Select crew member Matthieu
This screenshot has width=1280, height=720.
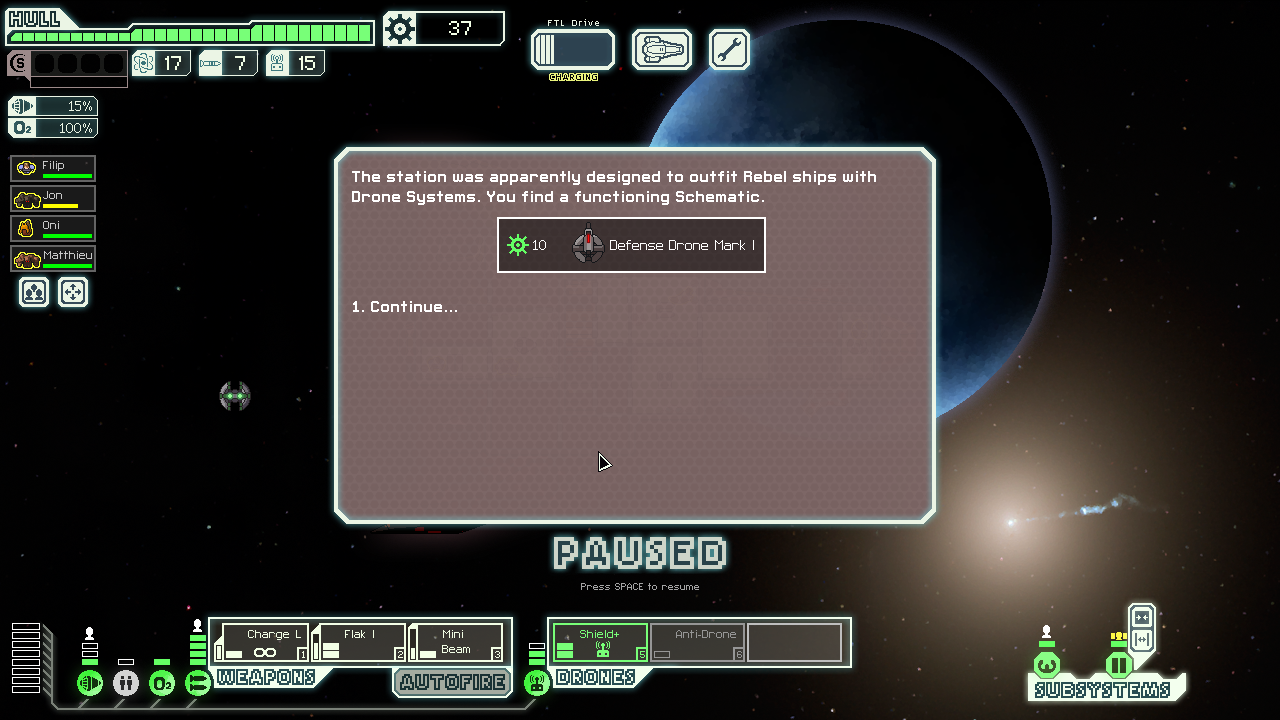[53, 258]
